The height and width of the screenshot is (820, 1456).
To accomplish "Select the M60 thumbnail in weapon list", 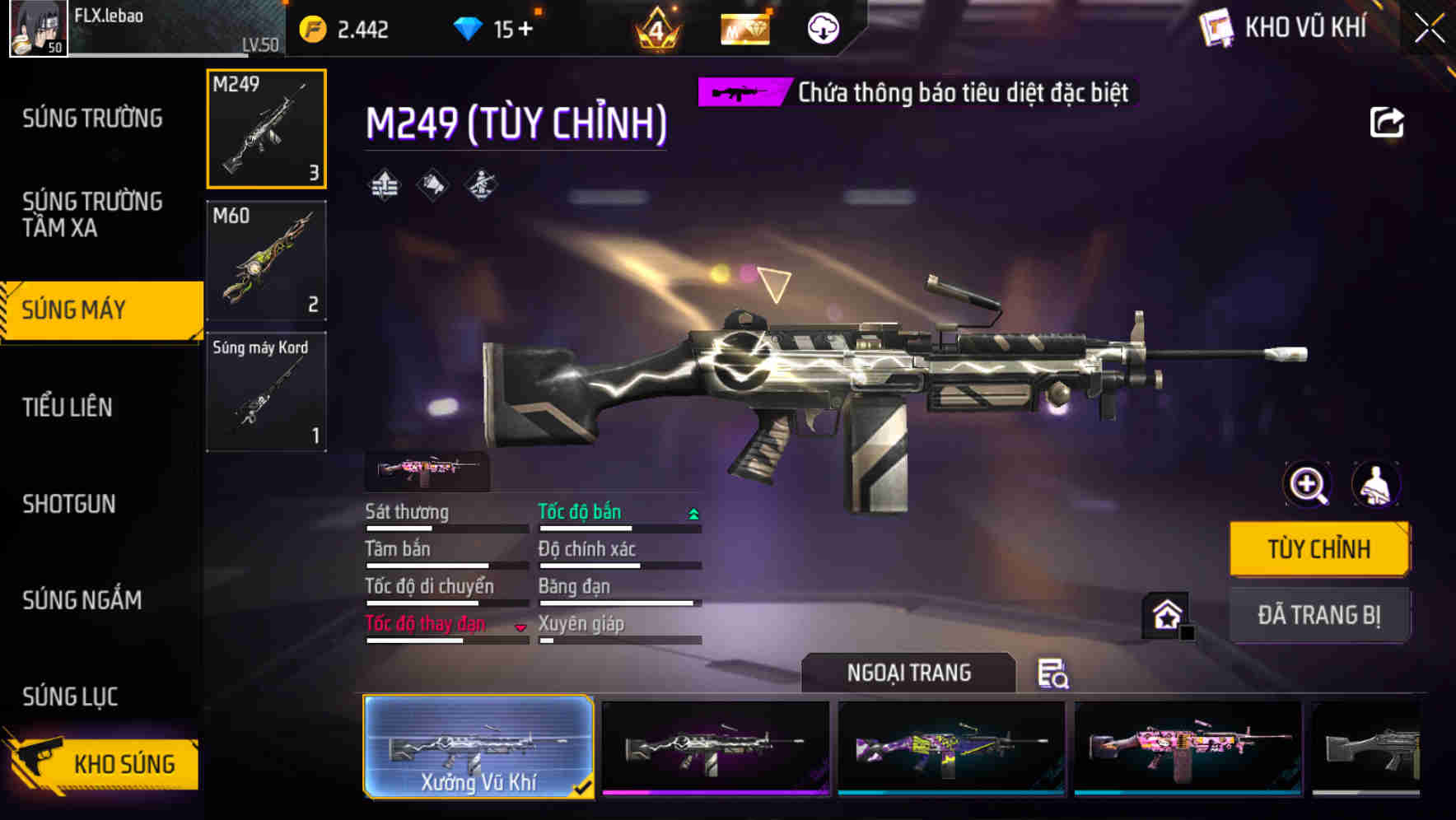I will [x=265, y=259].
